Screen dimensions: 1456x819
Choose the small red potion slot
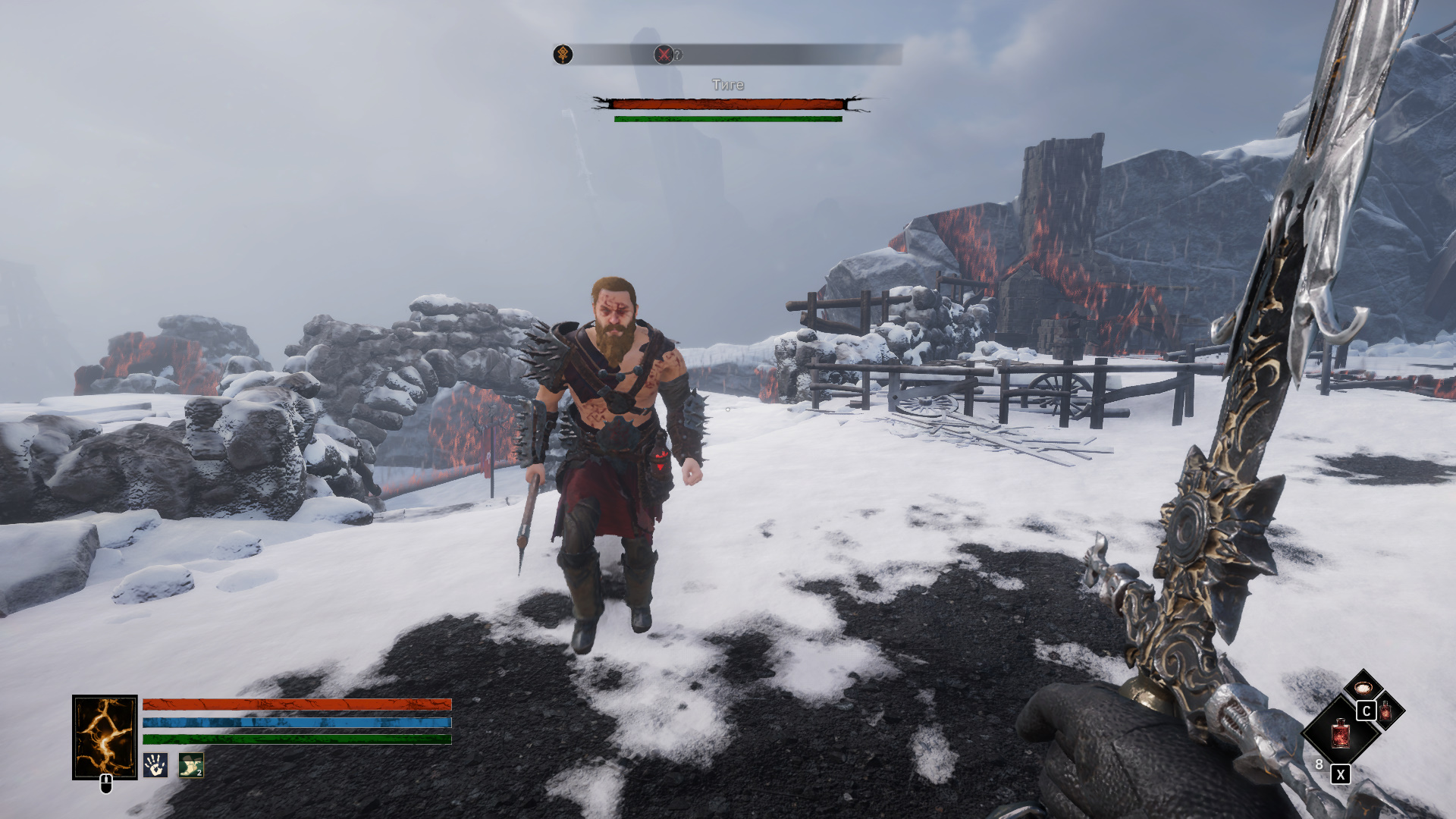tap(1386, 711)
